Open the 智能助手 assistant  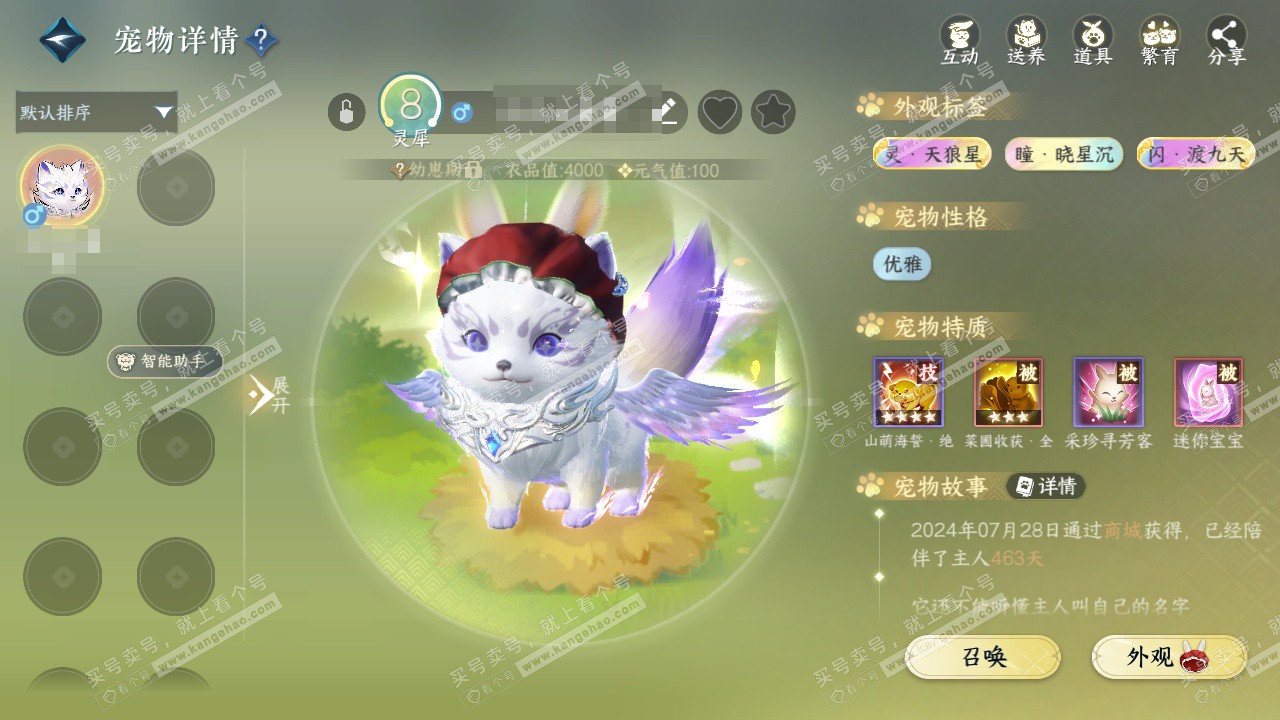164,361
